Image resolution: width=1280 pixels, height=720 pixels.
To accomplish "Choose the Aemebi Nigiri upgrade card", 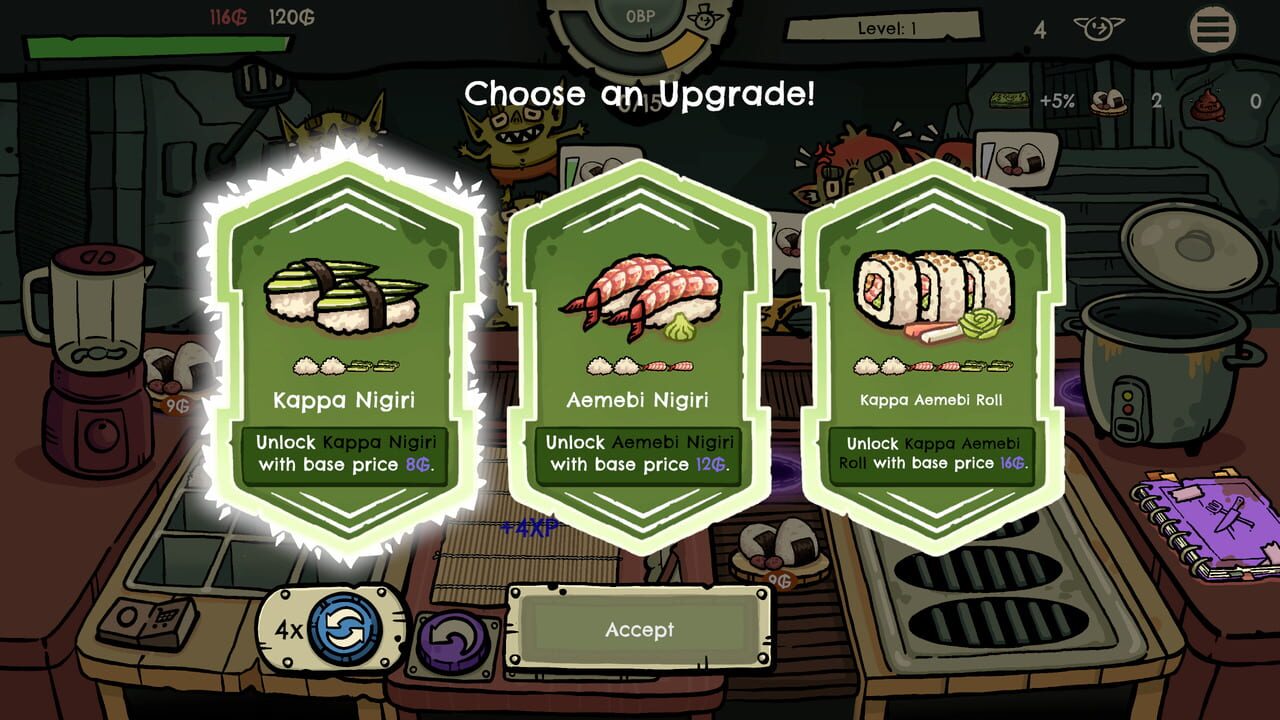I will 639,350.
